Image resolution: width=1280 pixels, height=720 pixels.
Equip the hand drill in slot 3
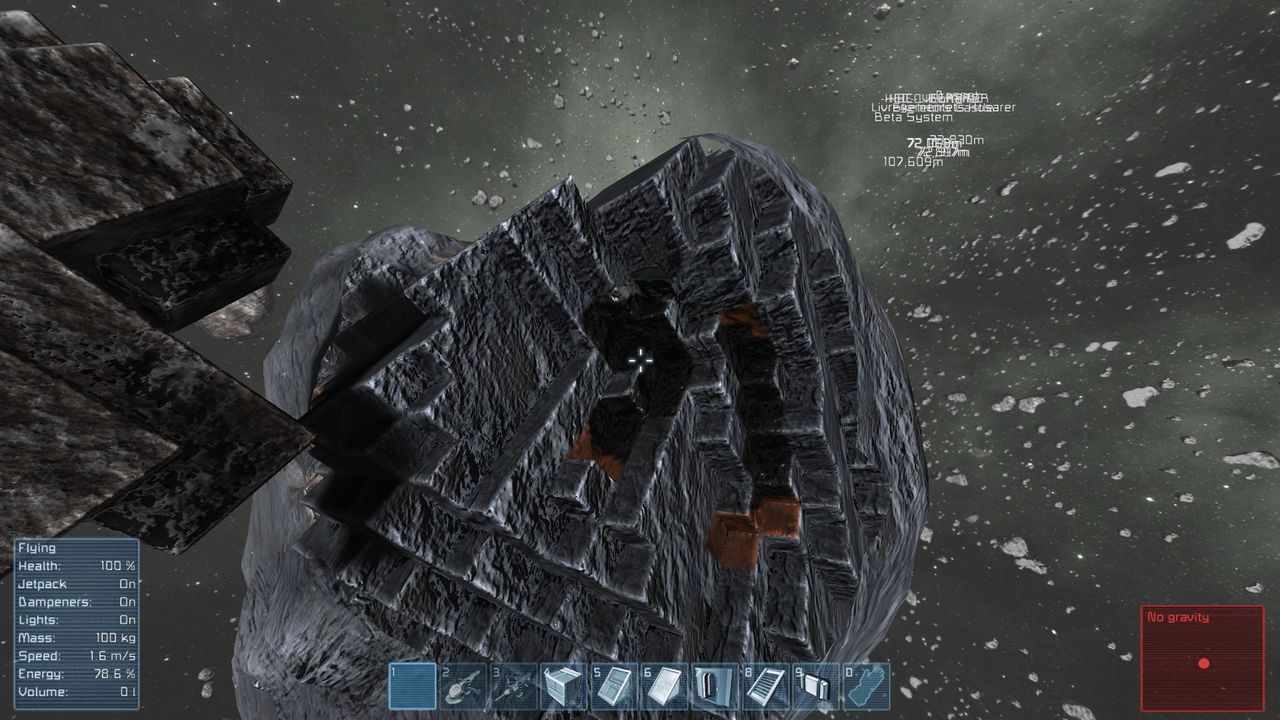pyautogui.click(x=514, y=686)
